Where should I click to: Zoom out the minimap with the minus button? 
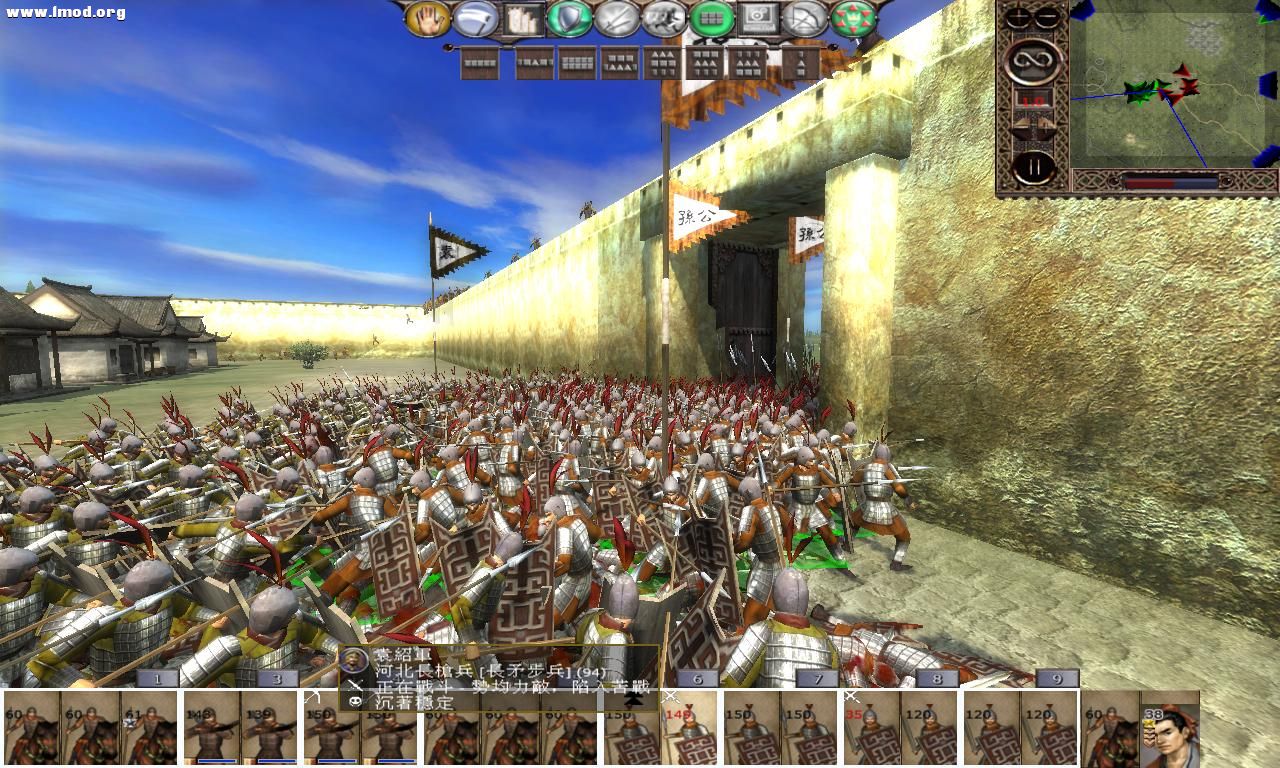[x=1046, y=17]
